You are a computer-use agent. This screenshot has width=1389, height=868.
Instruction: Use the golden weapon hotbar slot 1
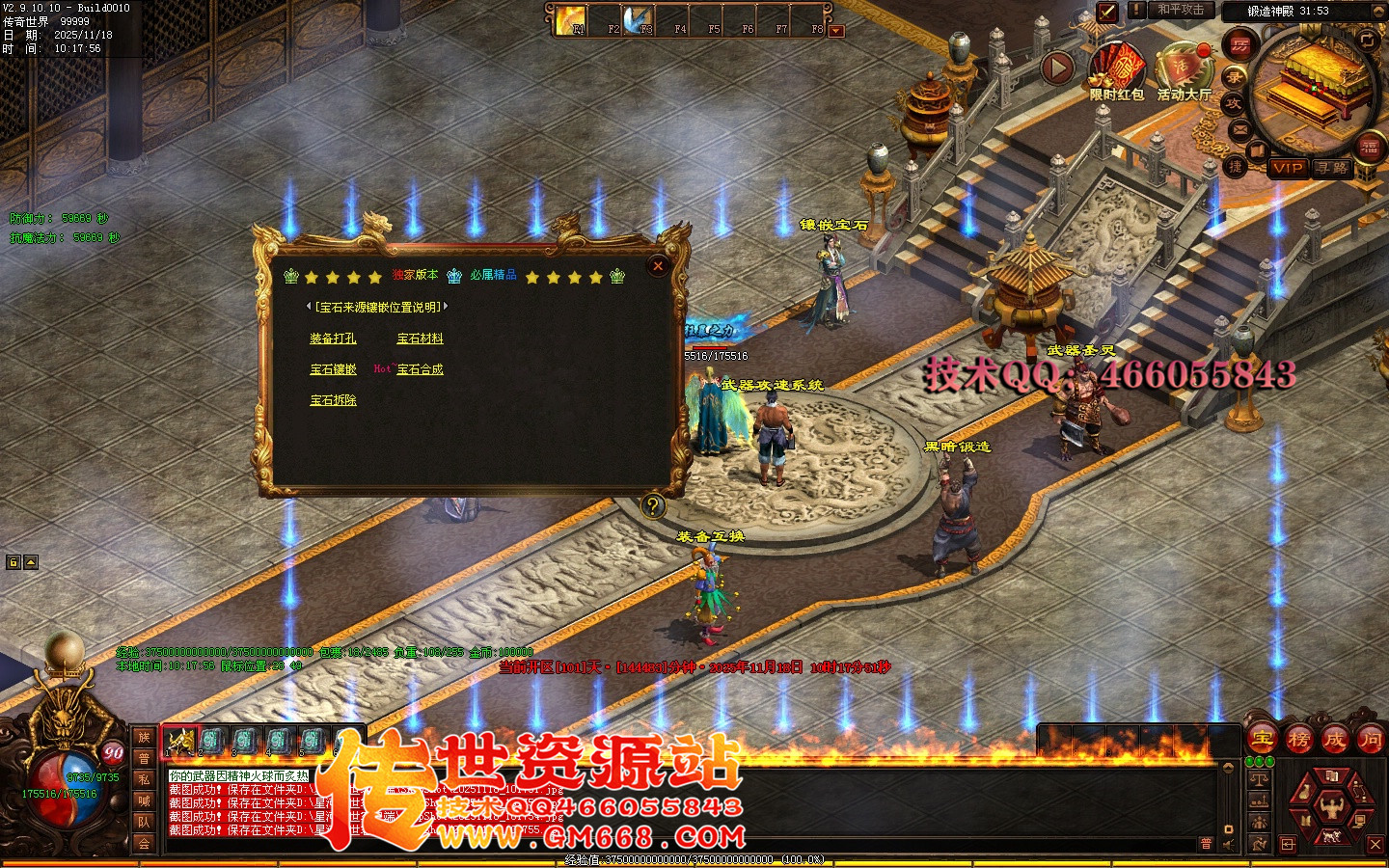click(180, 741)
